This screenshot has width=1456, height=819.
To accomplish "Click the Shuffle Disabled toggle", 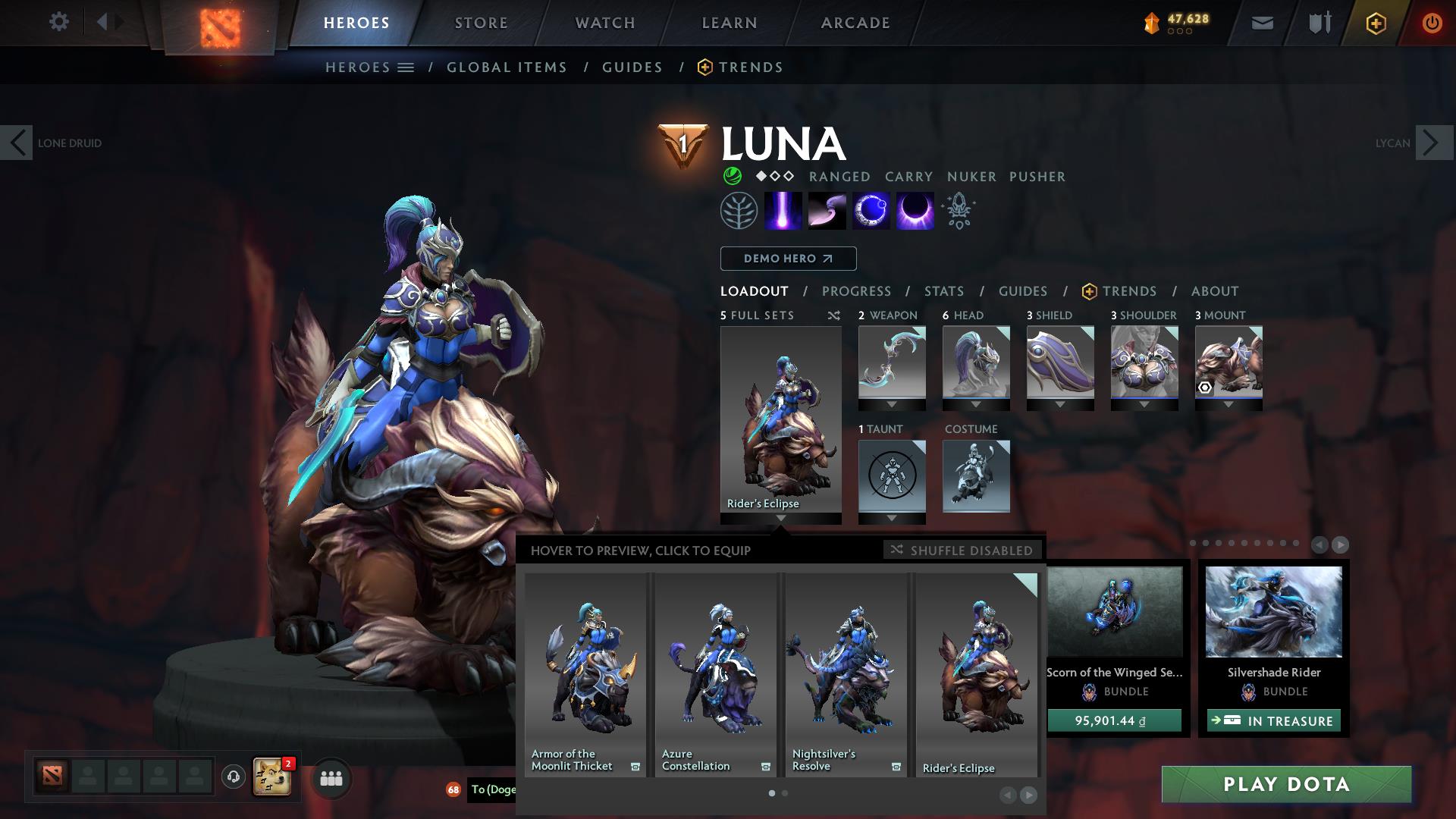I will [x=962, y=551].
